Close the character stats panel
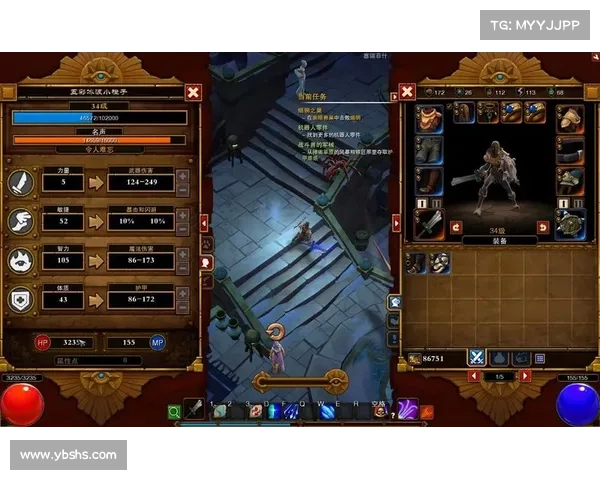The height and width of the screenshot is (480, 600). pos(193,92)
